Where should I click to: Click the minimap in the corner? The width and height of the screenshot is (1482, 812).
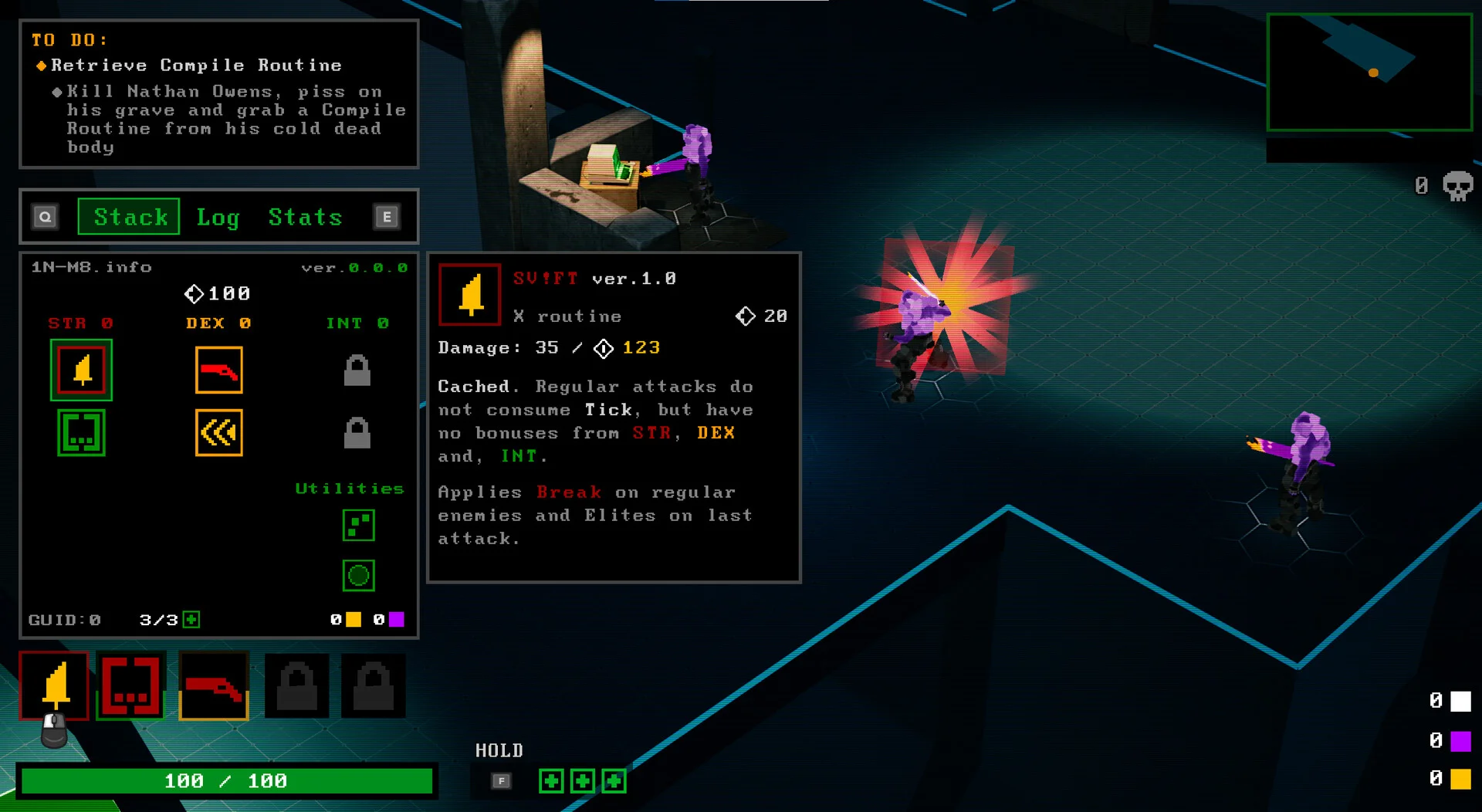(1369, 72)
